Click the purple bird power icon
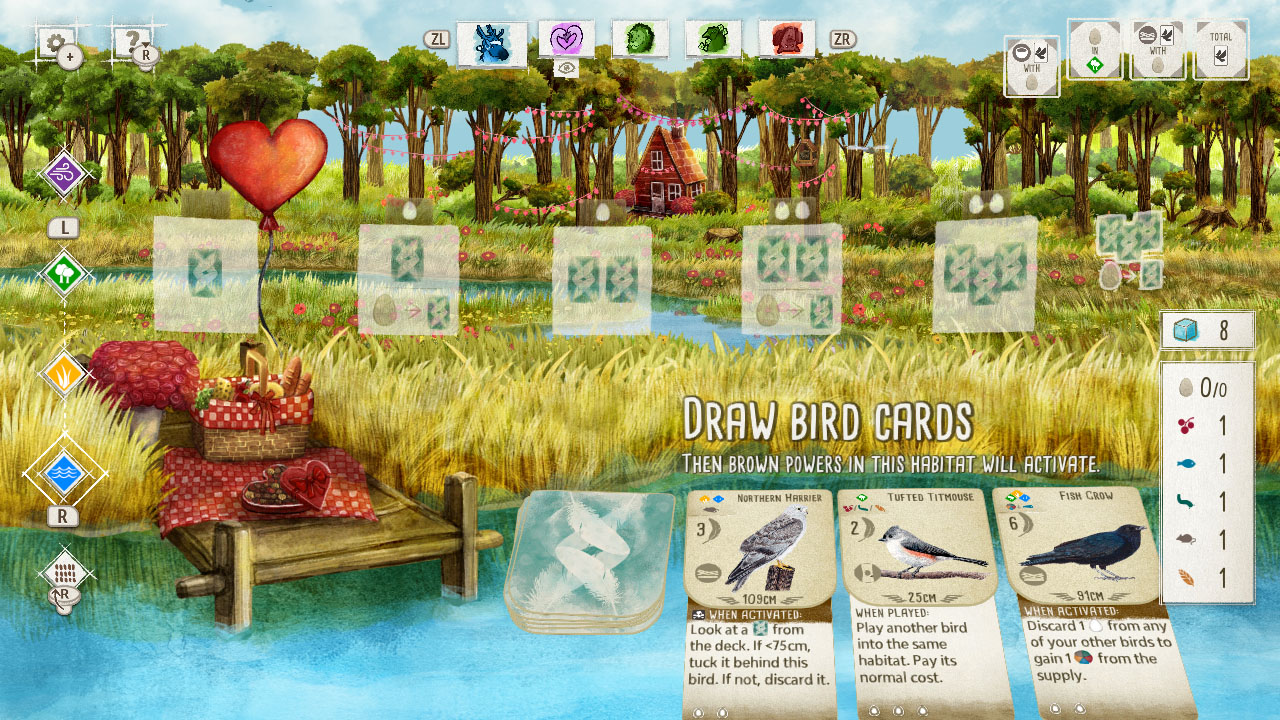Viewport: 1280px width, 720px height. pyautogui.click(x=65, y=175)
